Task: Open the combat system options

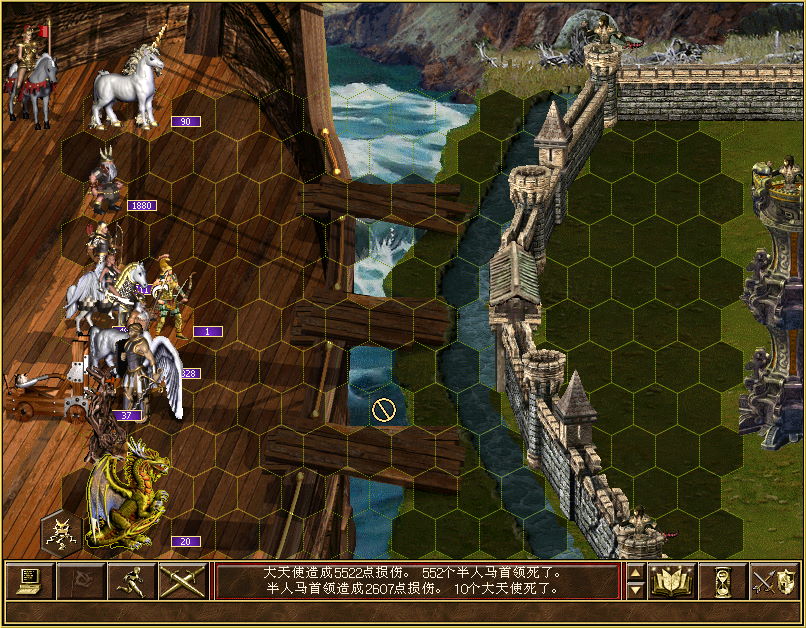Action: [x=29, y=581]
